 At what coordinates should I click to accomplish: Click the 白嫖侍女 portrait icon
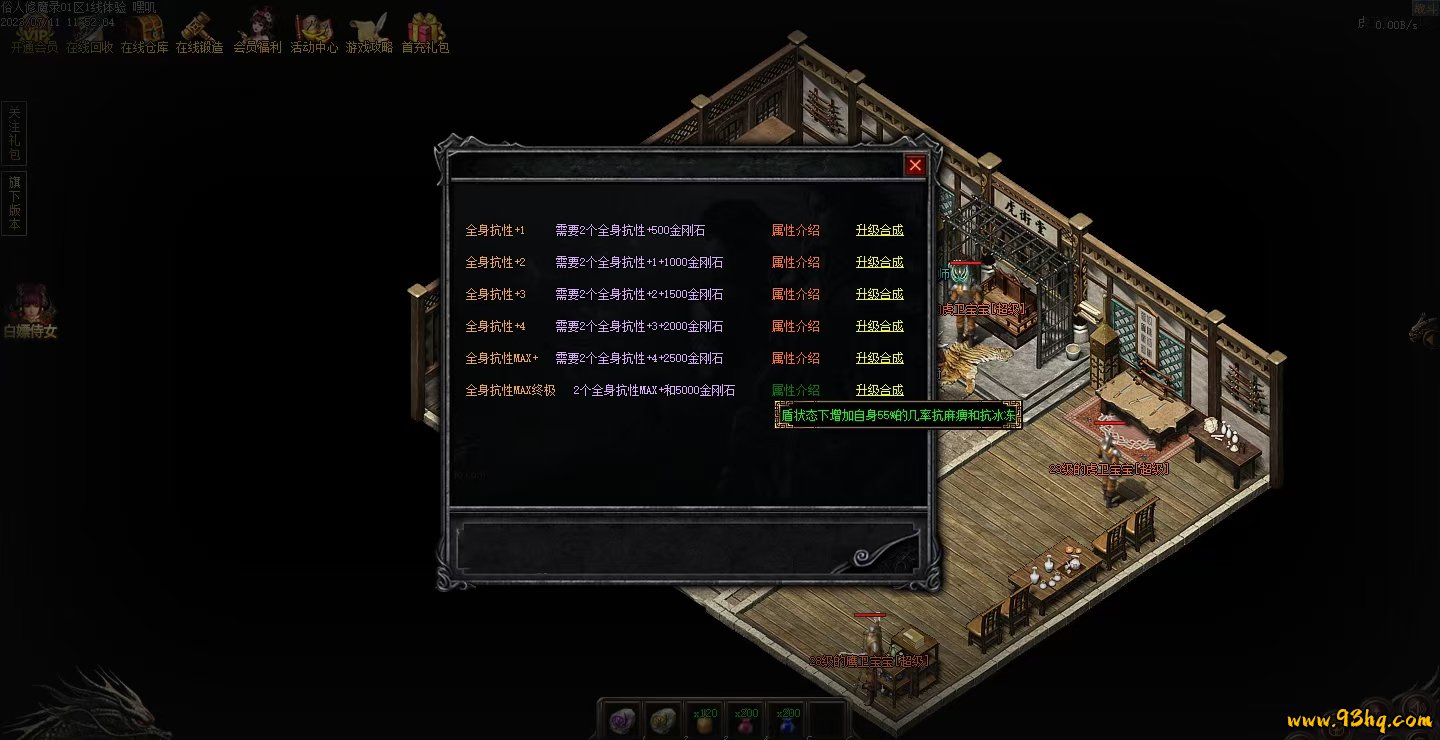(29, 305)
